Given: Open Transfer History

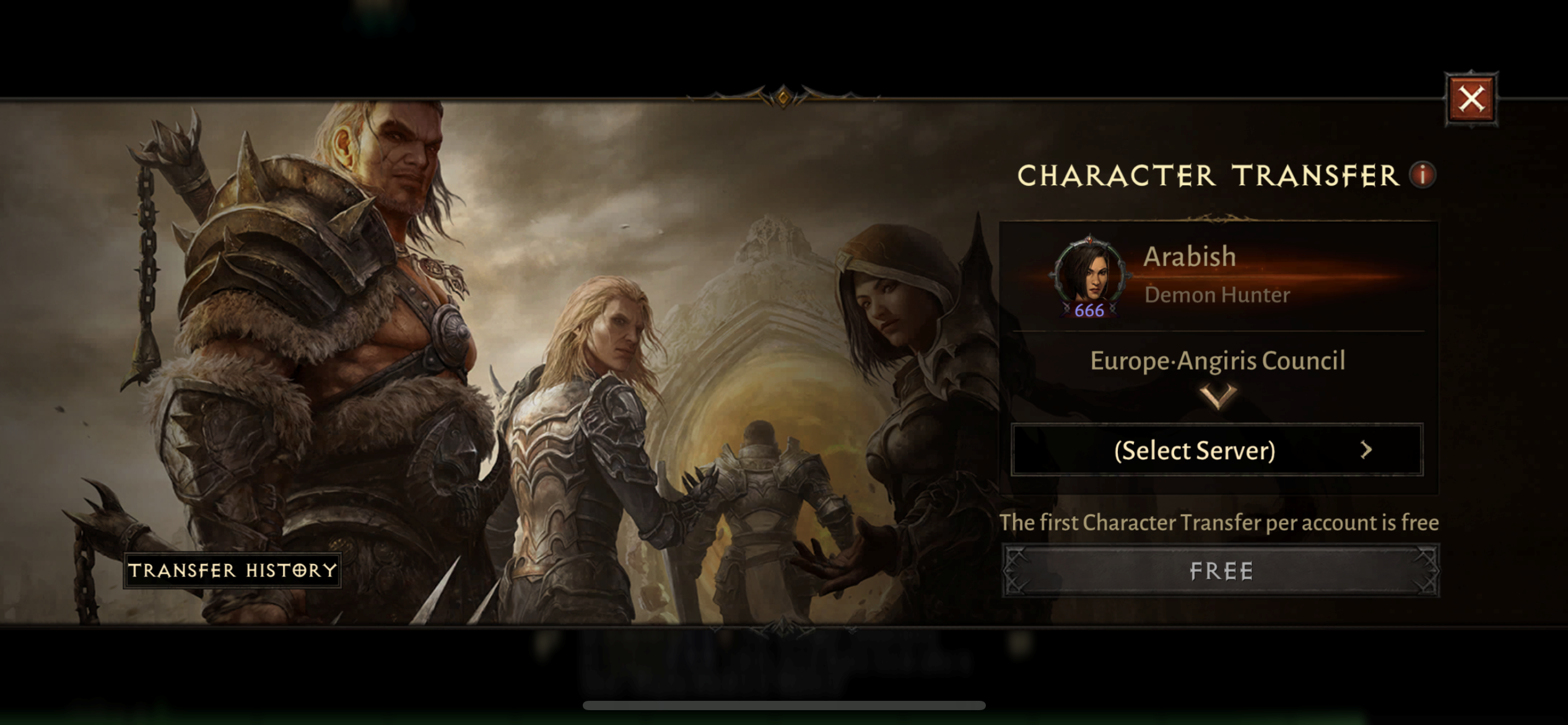Looking at the screenshot, I should tap(233, 569).
